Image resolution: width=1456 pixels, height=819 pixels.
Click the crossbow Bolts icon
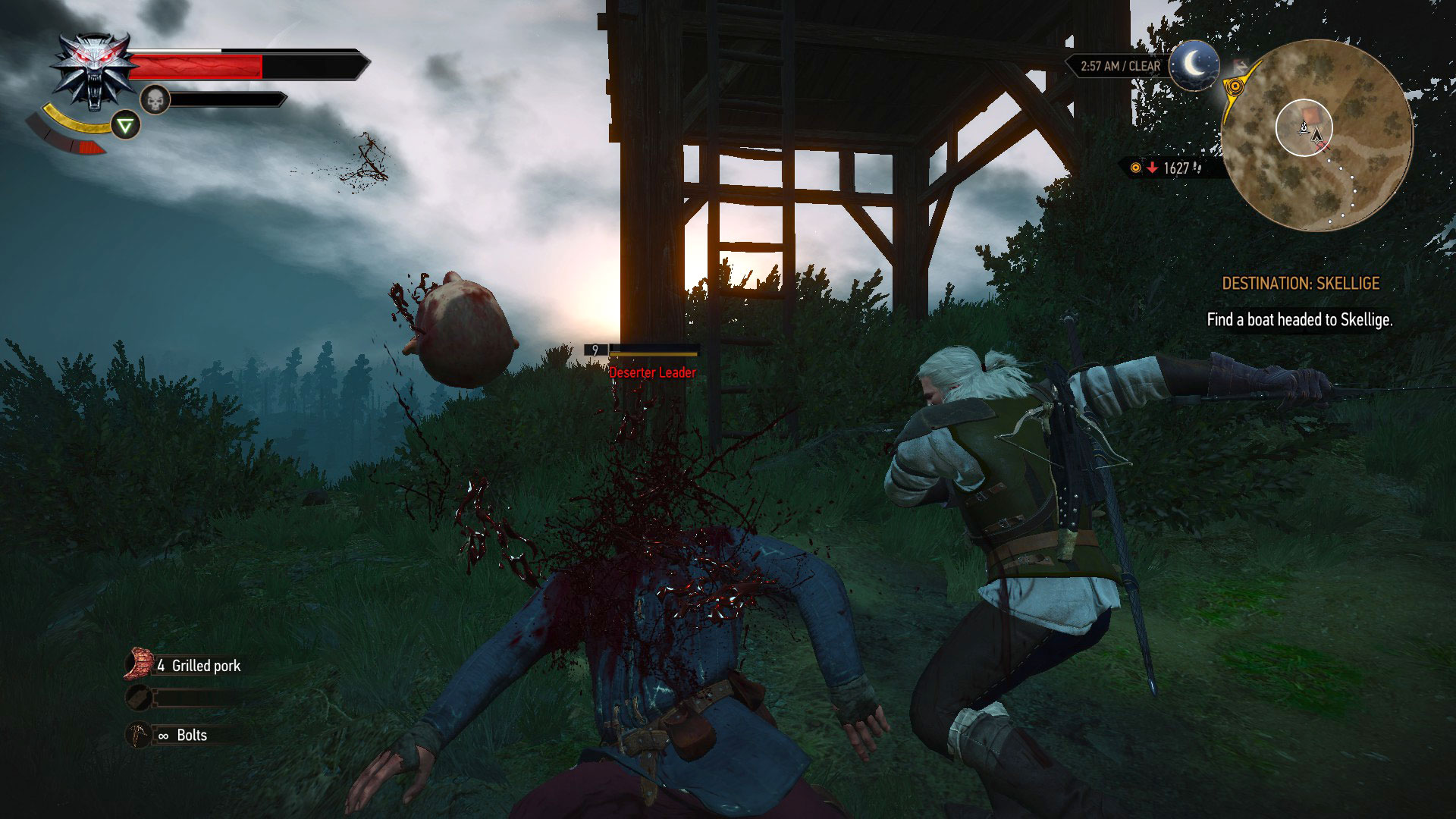coord(139,733)
